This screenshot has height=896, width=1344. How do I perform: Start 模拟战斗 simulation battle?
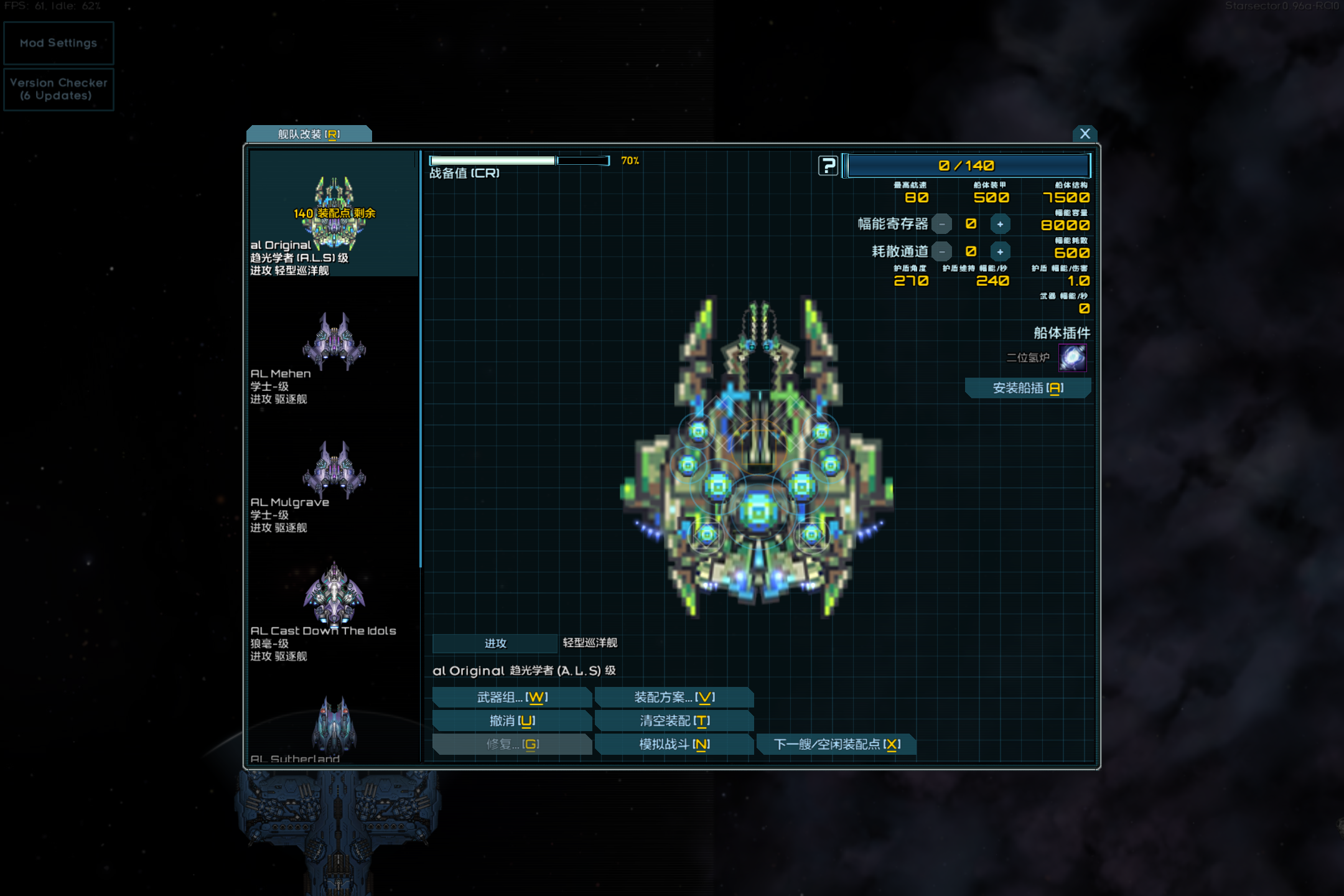tap(674, 744)
